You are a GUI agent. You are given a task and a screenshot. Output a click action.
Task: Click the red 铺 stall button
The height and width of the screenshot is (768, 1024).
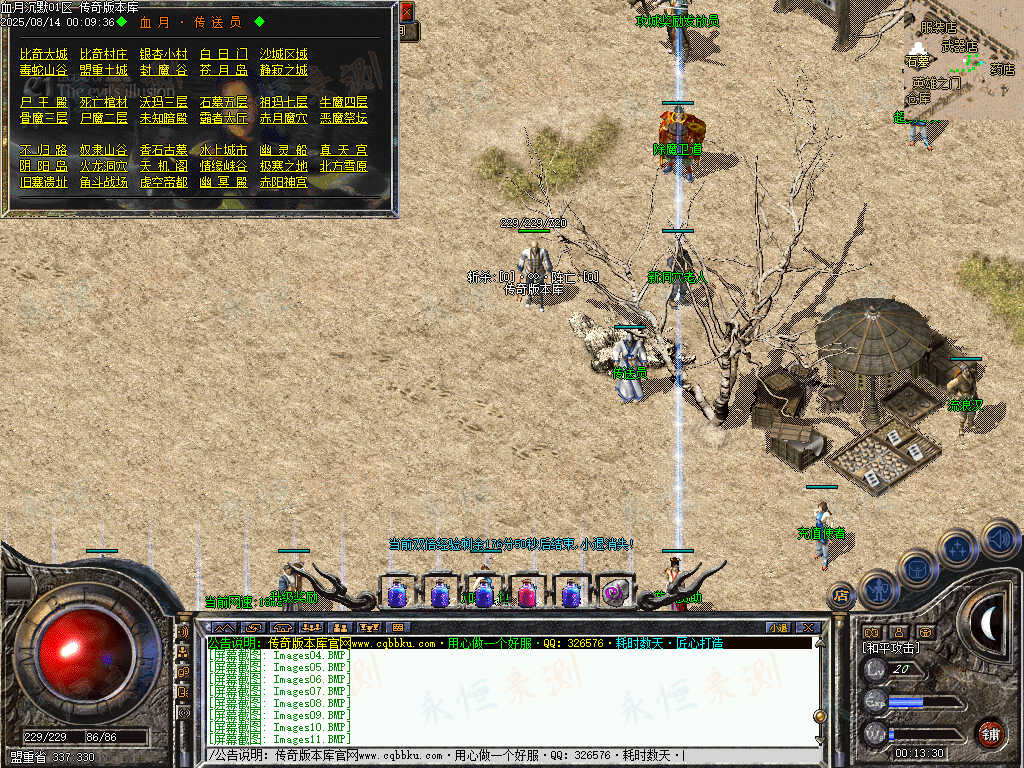[990, 732]
